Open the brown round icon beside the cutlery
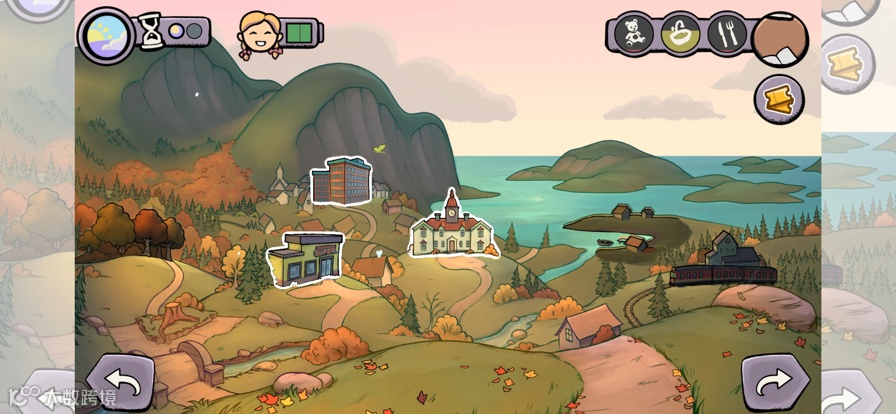Screen dimensions: 896x414 click(x=779, y=38)
